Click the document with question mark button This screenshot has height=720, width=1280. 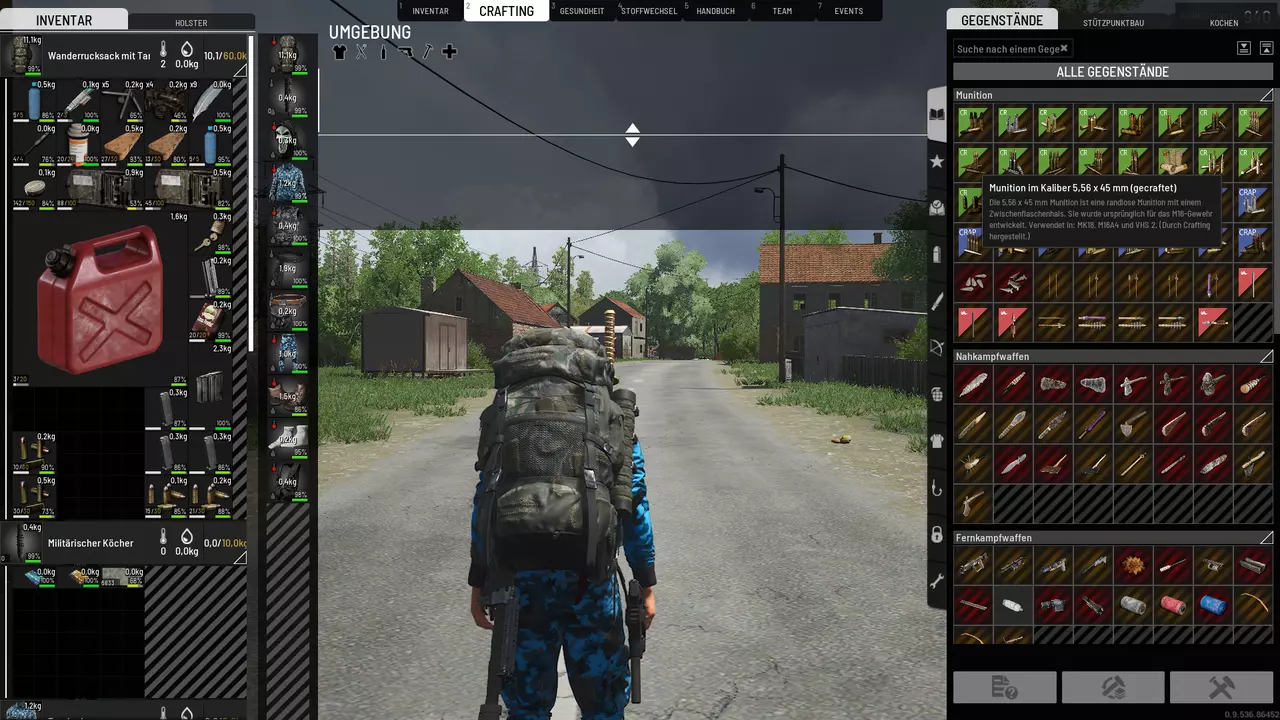point(1004,687)
